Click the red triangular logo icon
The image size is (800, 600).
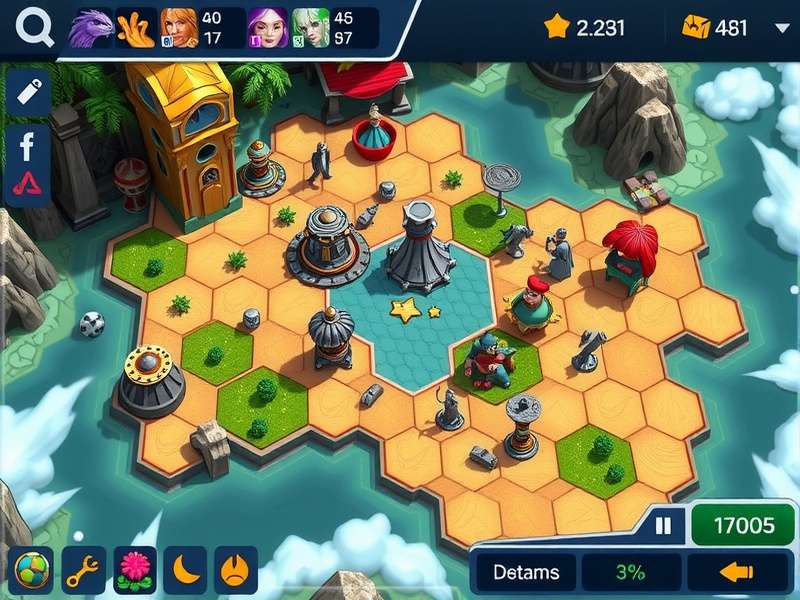(x=27, y=185)
